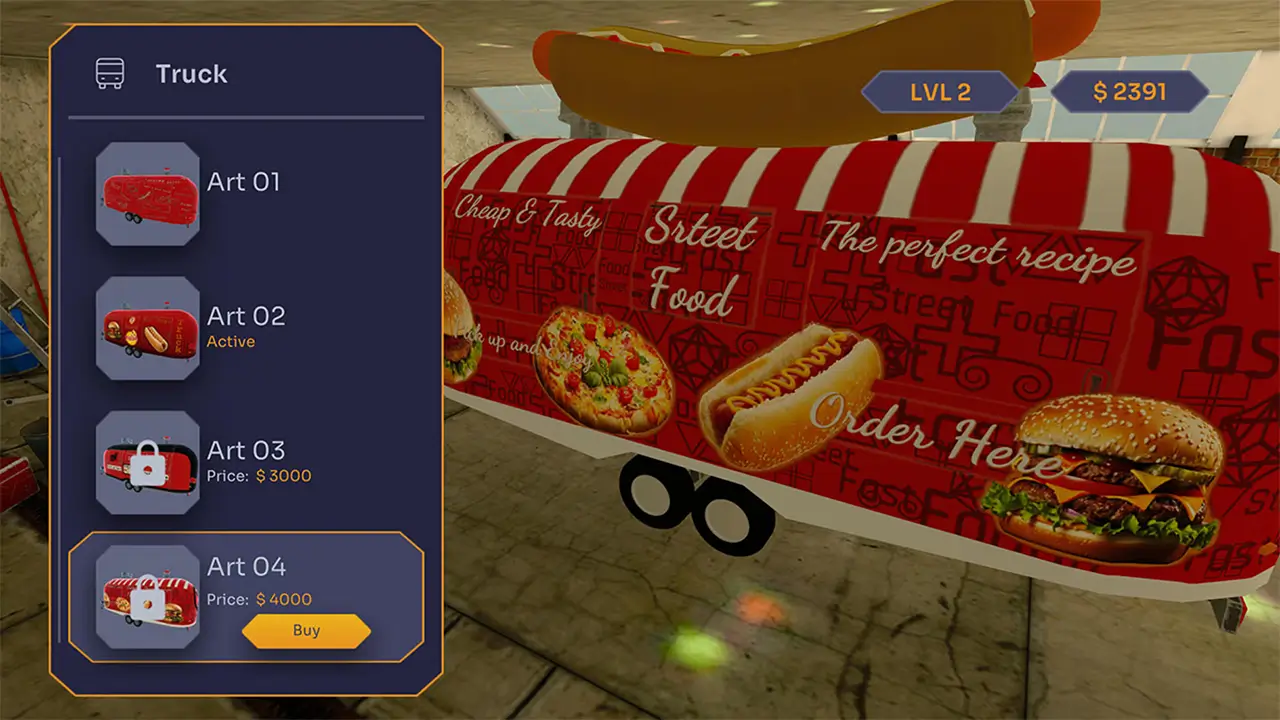Click the Art 03 truck preview image
This screenshot has width=1280, height=720.
[147, 462]
